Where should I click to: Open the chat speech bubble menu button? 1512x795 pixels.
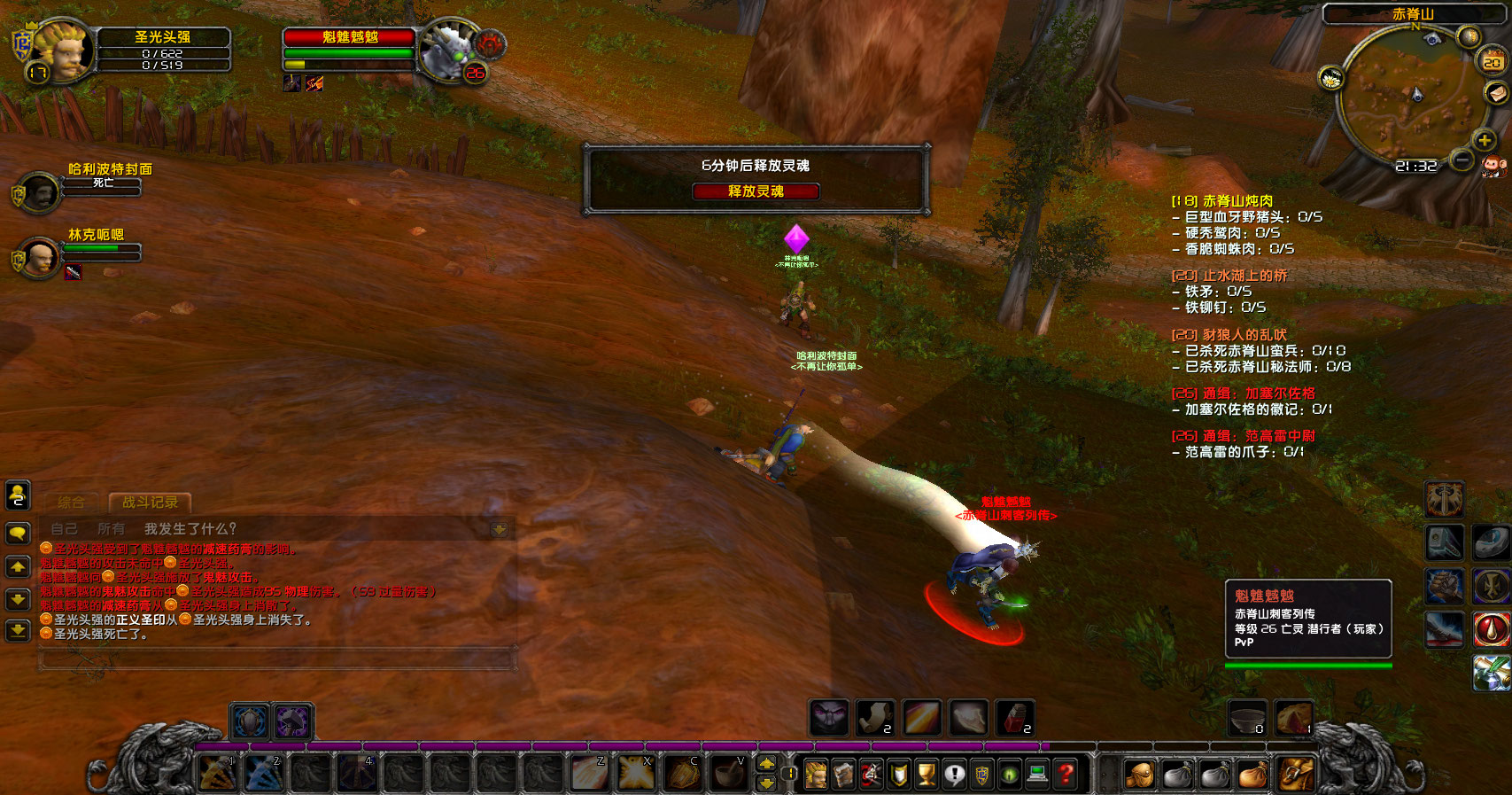[18, 533]
